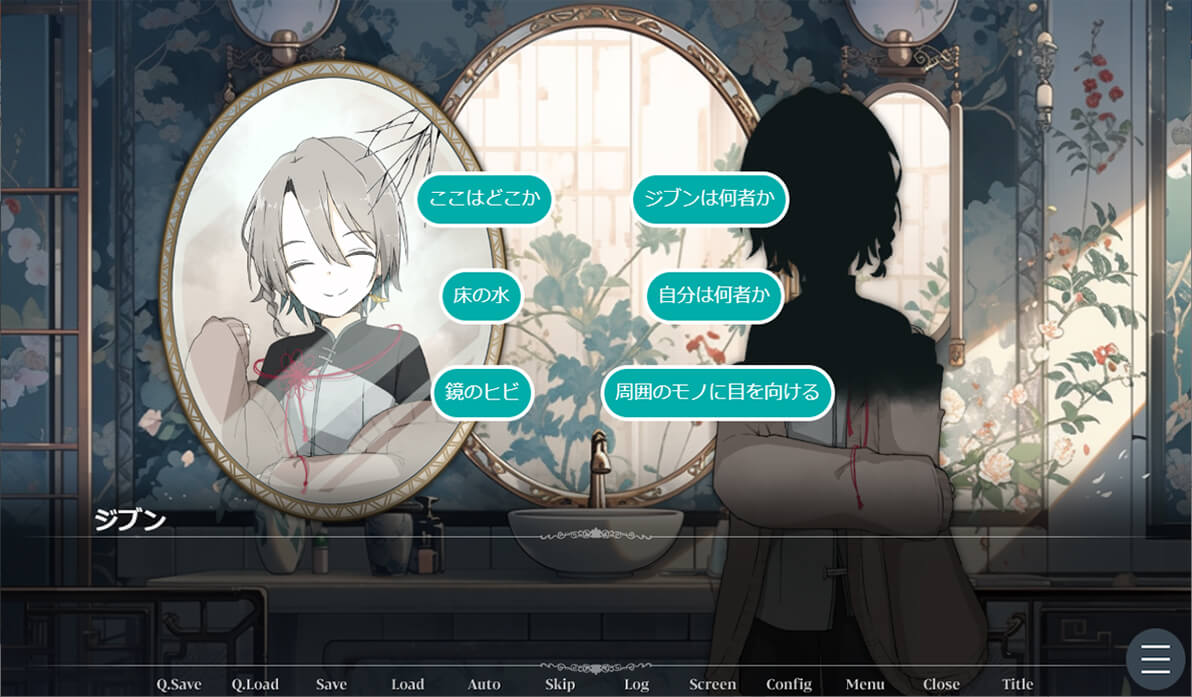Select the ジブンは何者か choice
The width and height of the screenshot is (1192, 697).
(x=710, y=199)
